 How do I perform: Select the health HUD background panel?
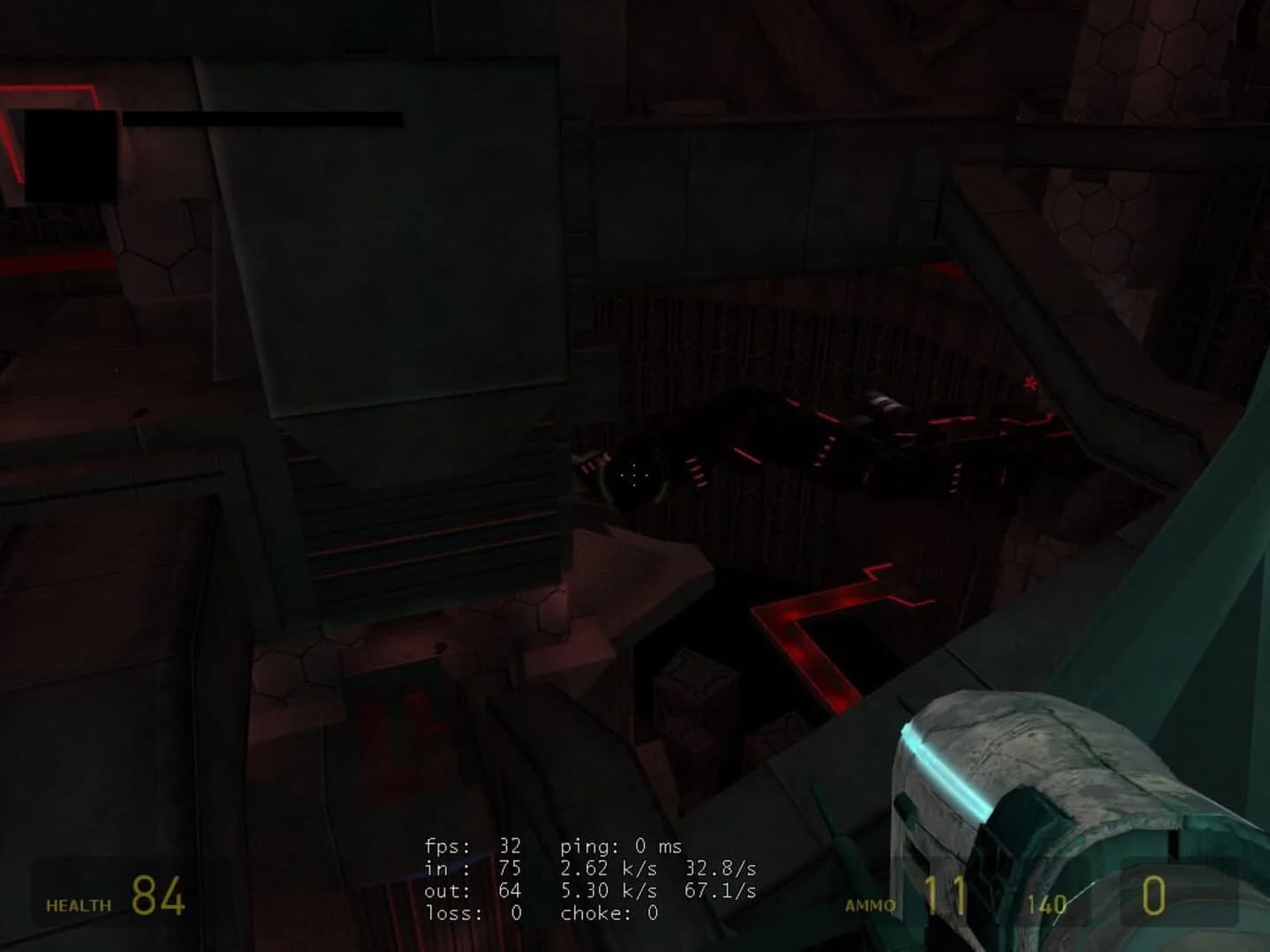click(x=115, y=892)
